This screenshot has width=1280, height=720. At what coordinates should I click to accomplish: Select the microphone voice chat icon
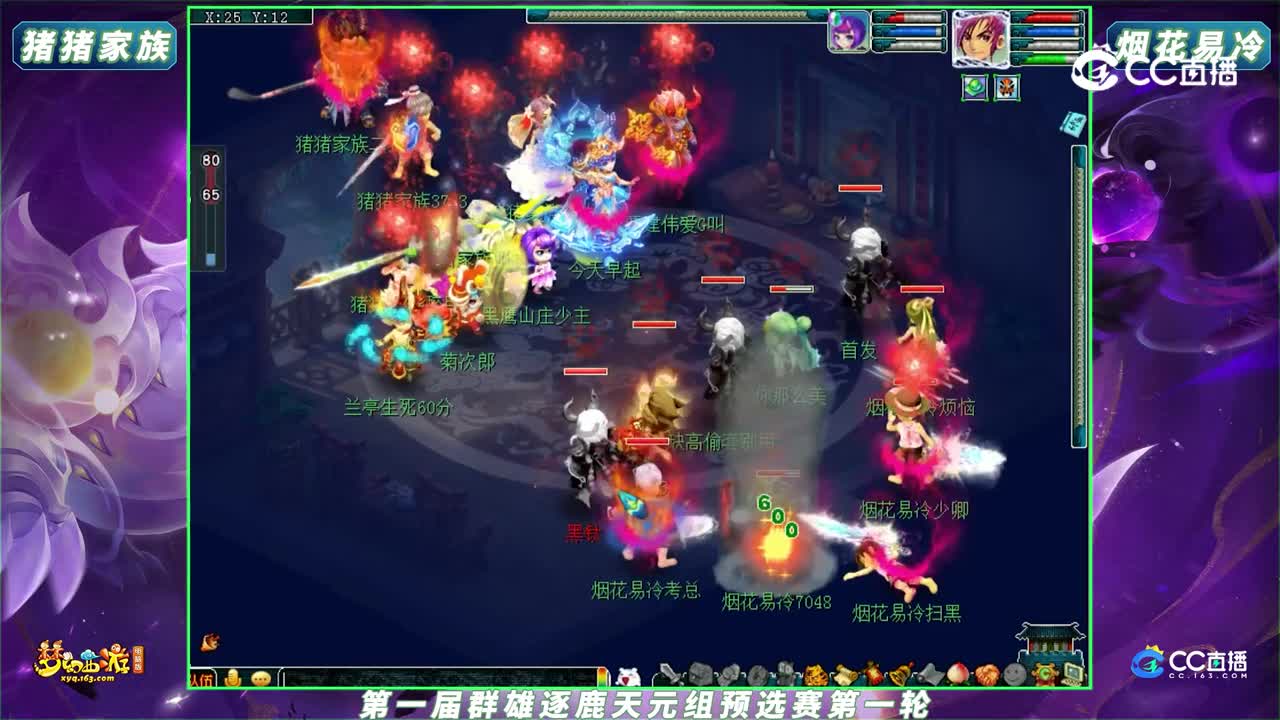point(232,675)
